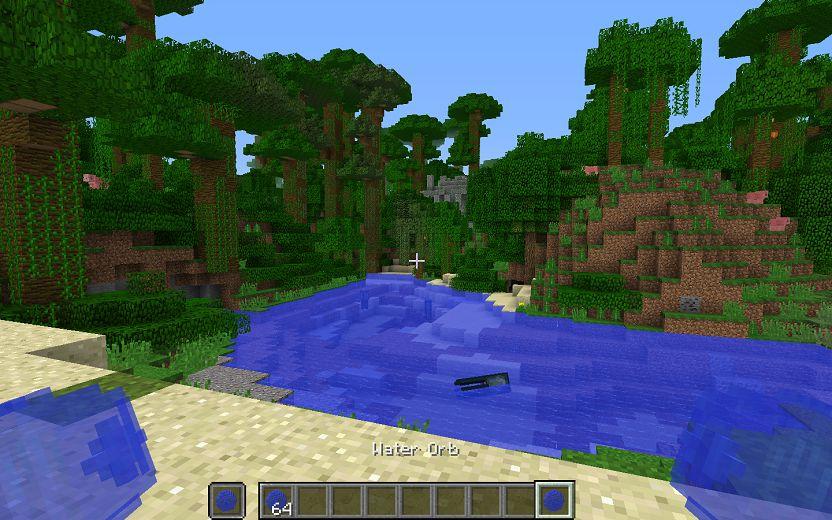Click the off-hand Water Orb slot

tap(226, 499)
